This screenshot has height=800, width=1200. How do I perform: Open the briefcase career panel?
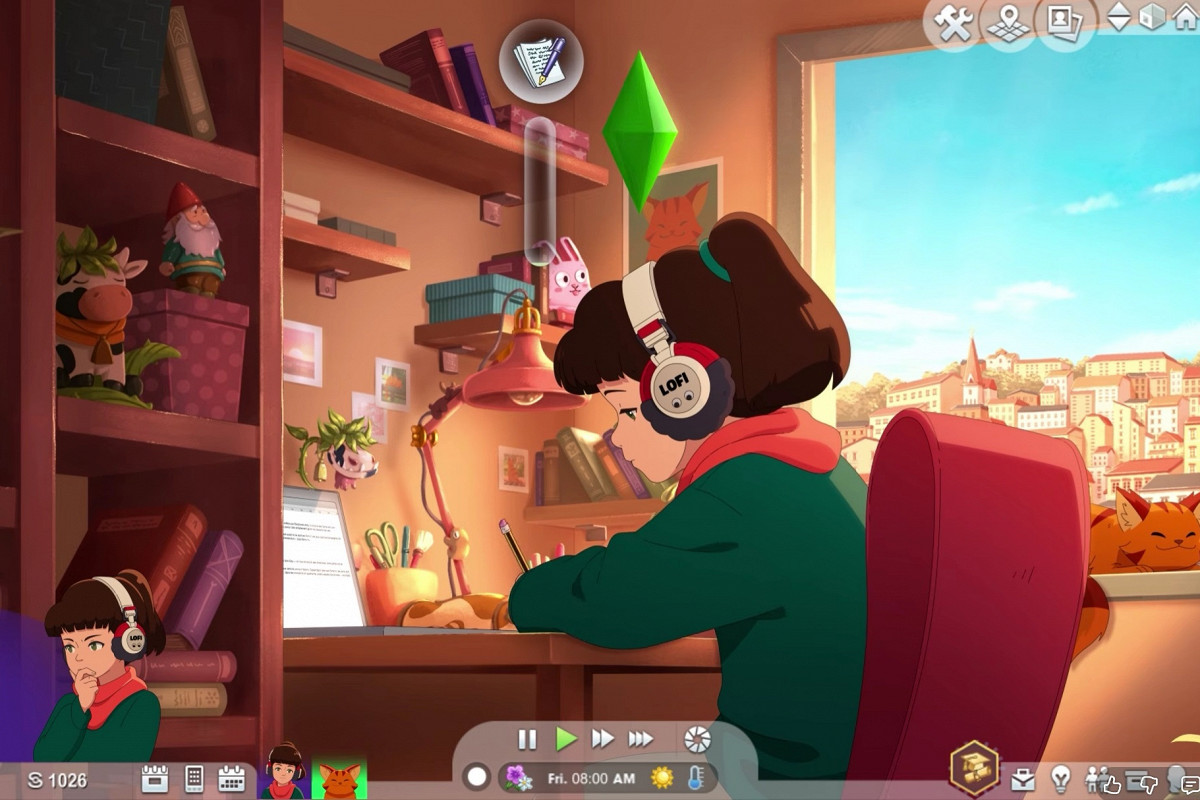tap(1022, 779)
